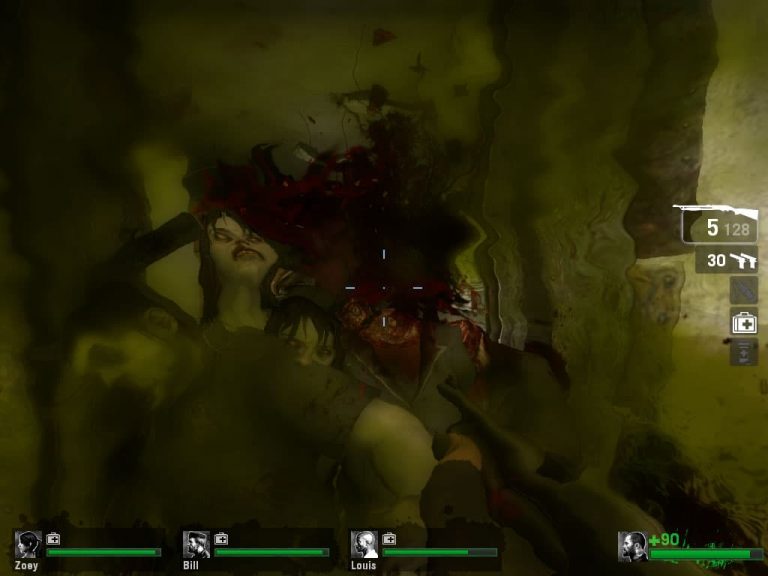Click Louis's teammate portrait

point(363,545)
